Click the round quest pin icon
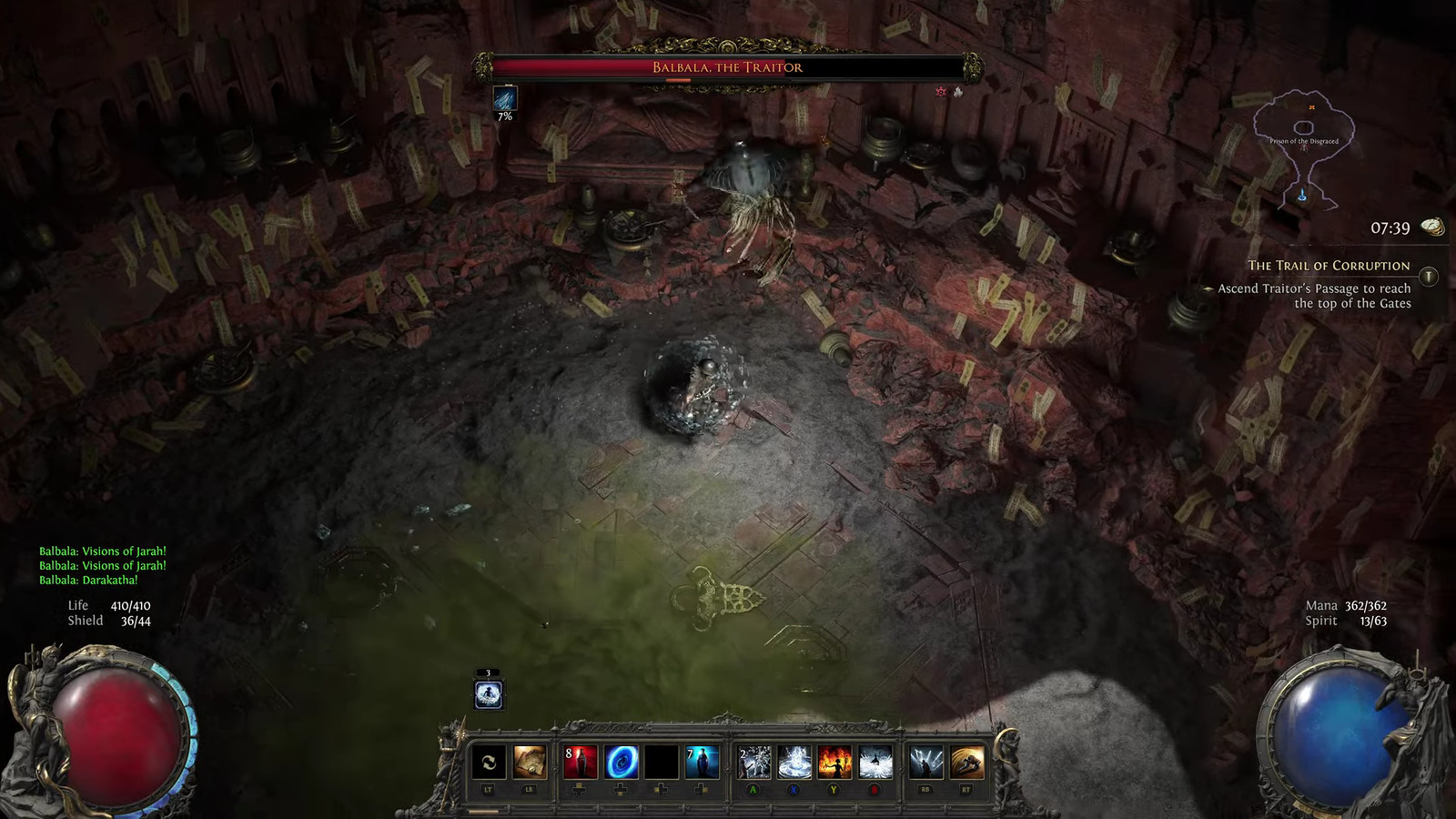The width and height of the screenshot is (1456, 819). point(1429,276)
